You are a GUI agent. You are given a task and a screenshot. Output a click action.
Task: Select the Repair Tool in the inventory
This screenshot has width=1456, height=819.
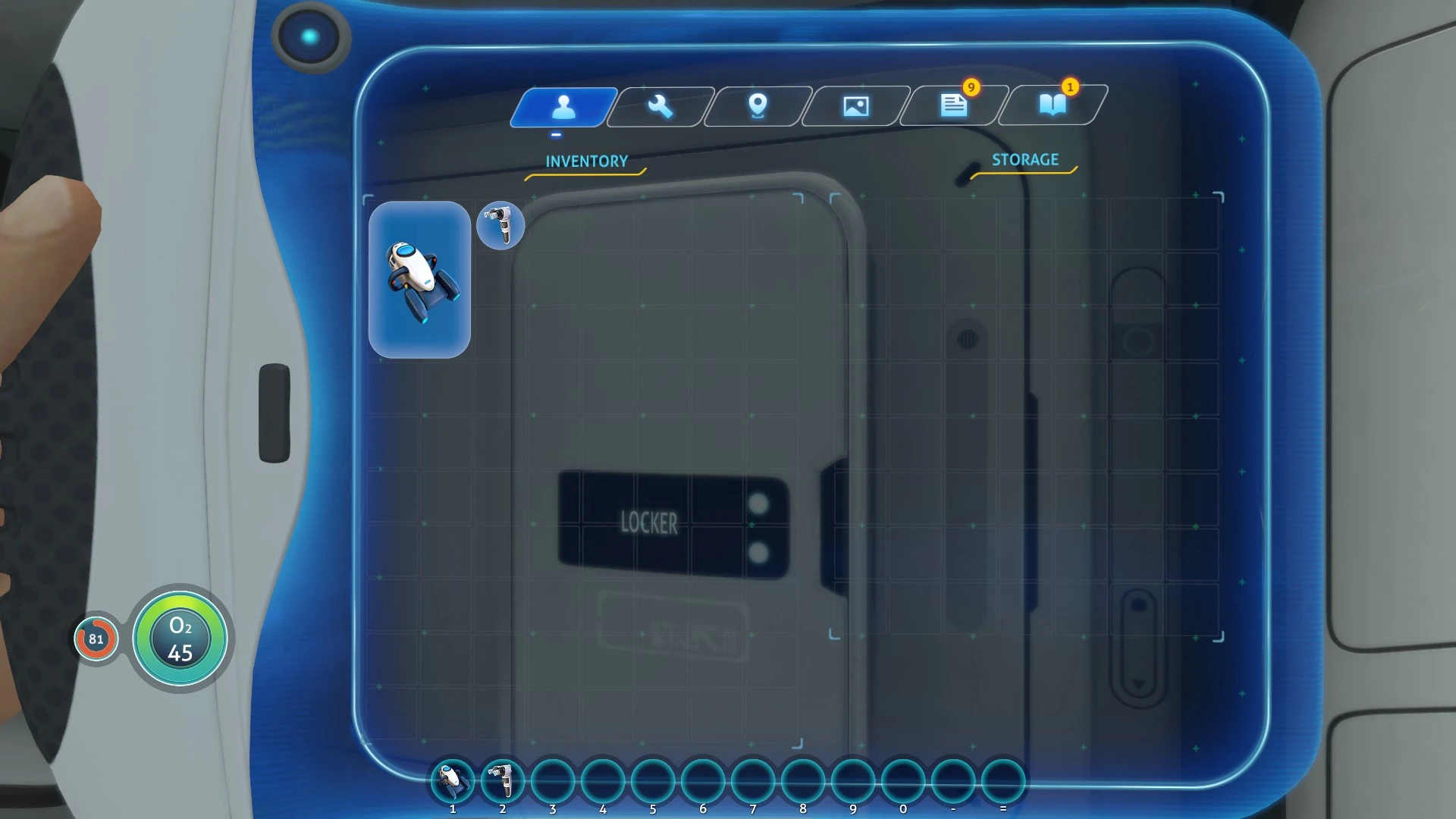click(x=500, y=225)
